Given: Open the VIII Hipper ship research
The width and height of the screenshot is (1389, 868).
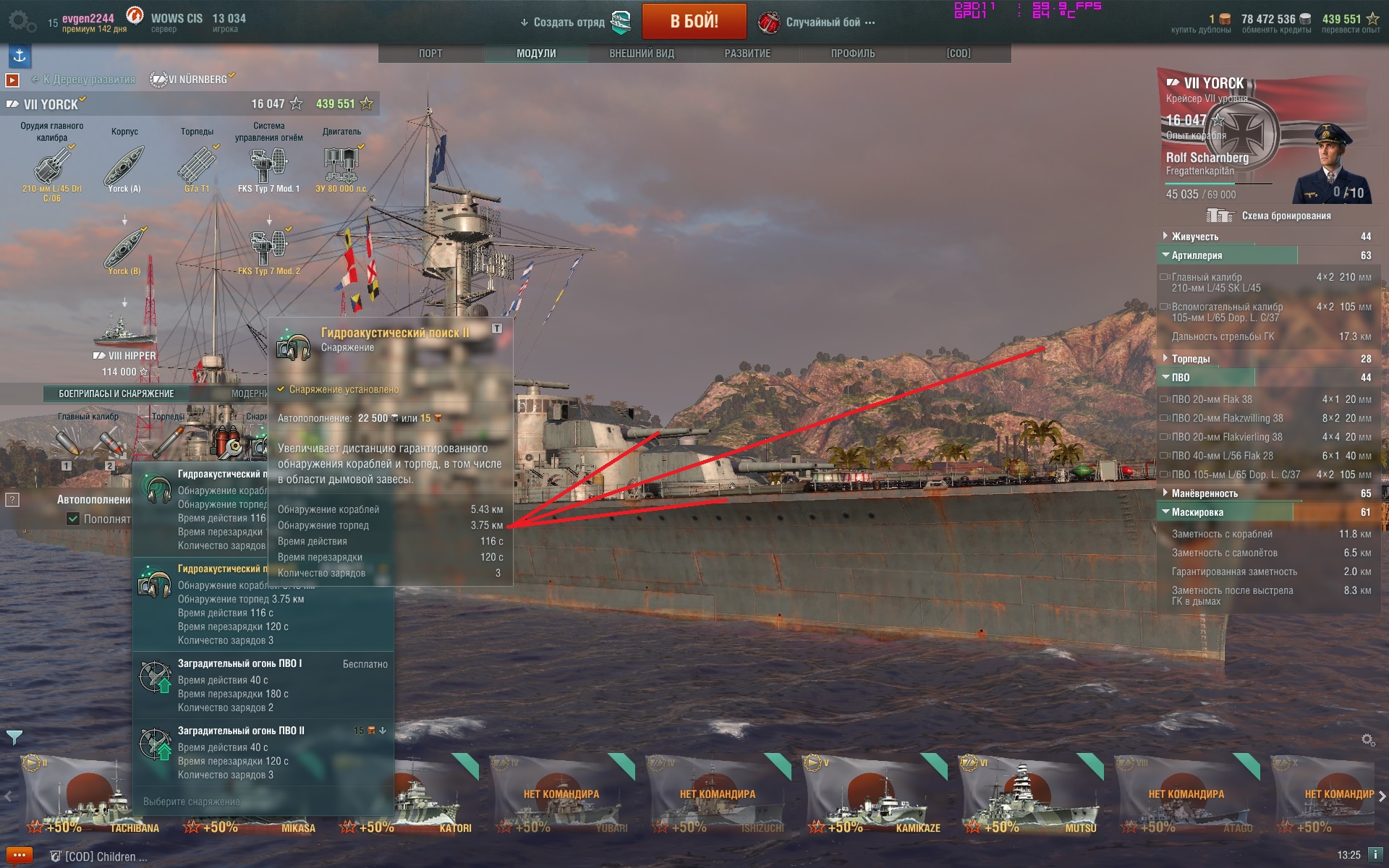Looking at the screenshot, I should [124, 340].
